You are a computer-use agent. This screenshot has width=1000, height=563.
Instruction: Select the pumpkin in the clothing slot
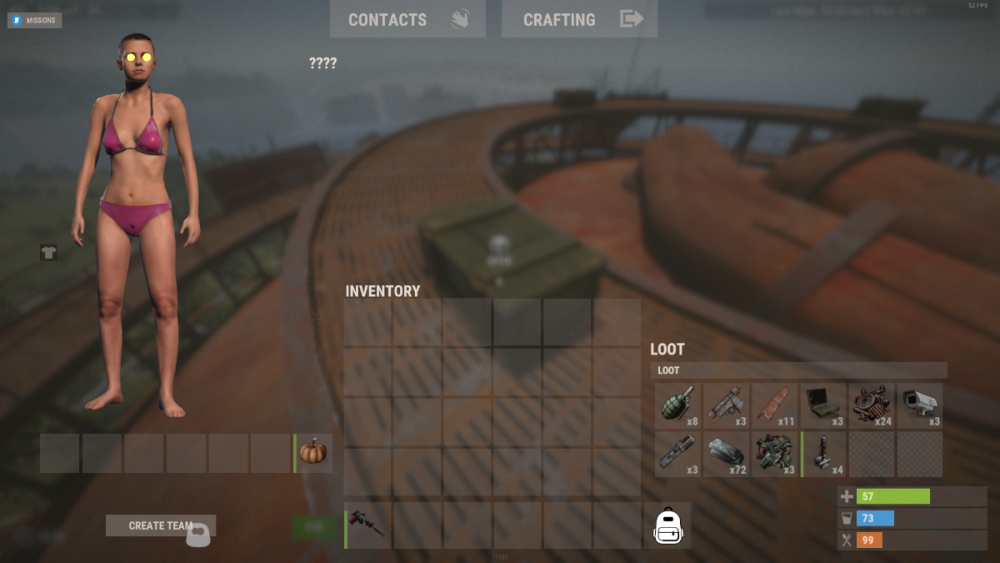pyautogui.click(x=313, y=453)
